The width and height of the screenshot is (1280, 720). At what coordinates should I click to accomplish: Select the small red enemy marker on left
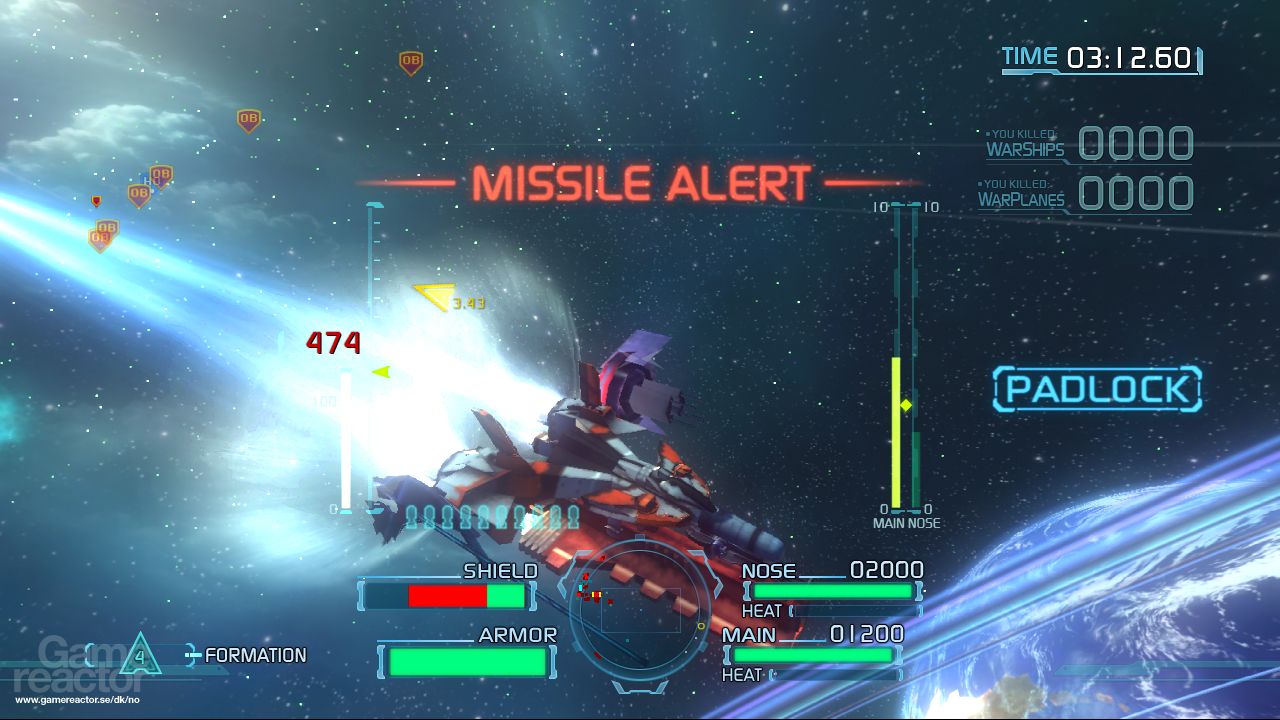pos(97,200)
